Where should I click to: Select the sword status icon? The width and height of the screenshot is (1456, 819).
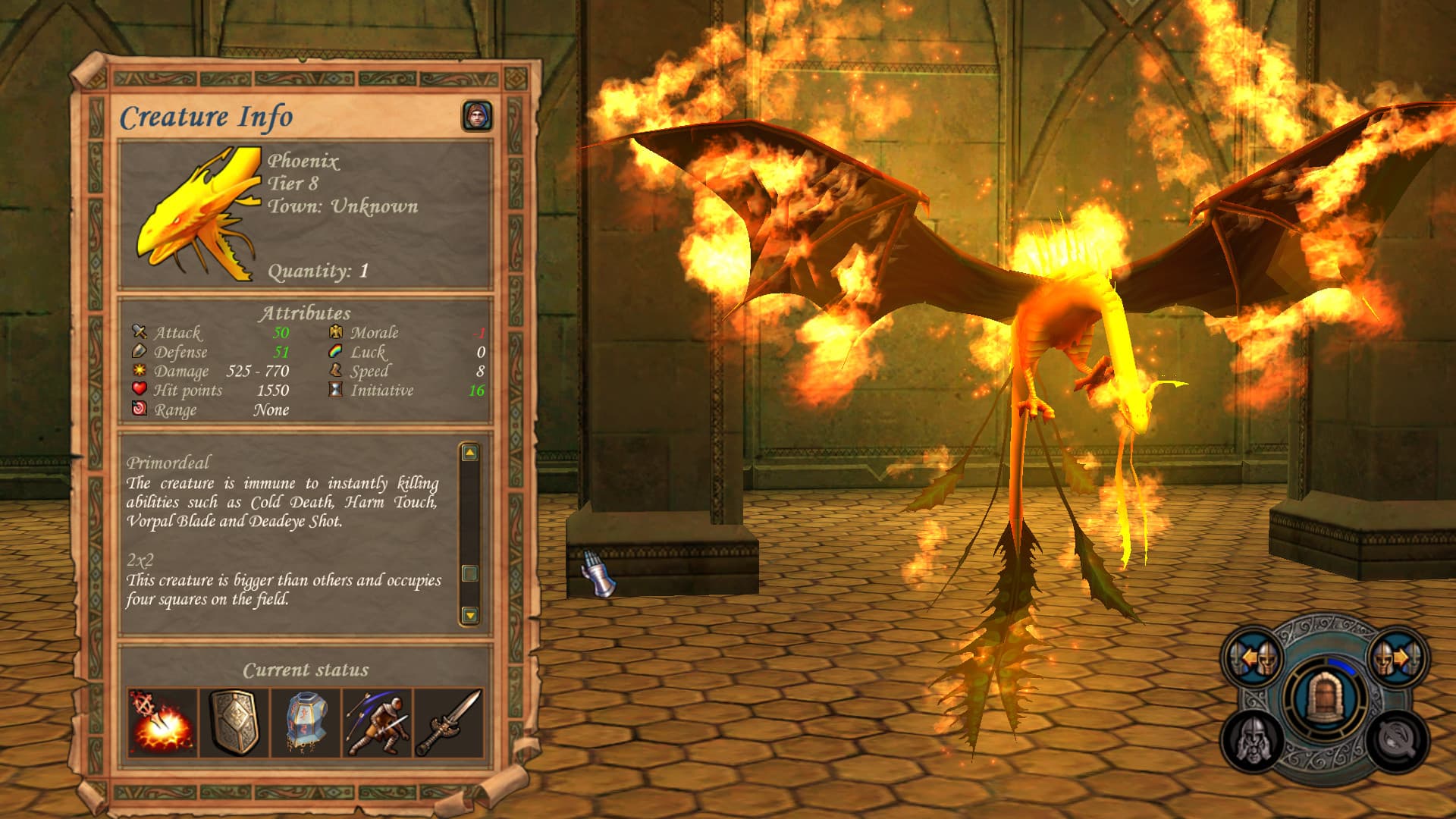tap(449, 723)
